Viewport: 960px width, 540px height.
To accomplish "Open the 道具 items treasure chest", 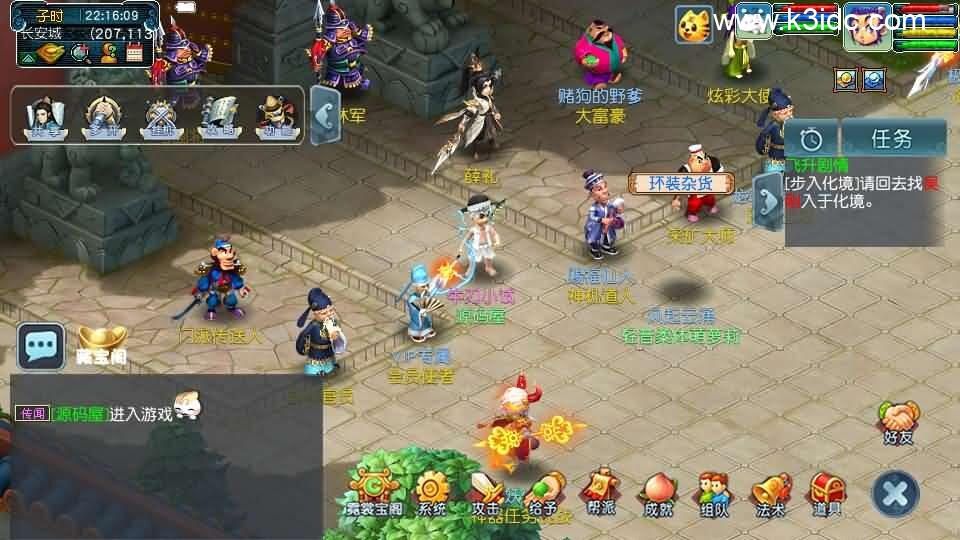I will (x=827, y=491).
